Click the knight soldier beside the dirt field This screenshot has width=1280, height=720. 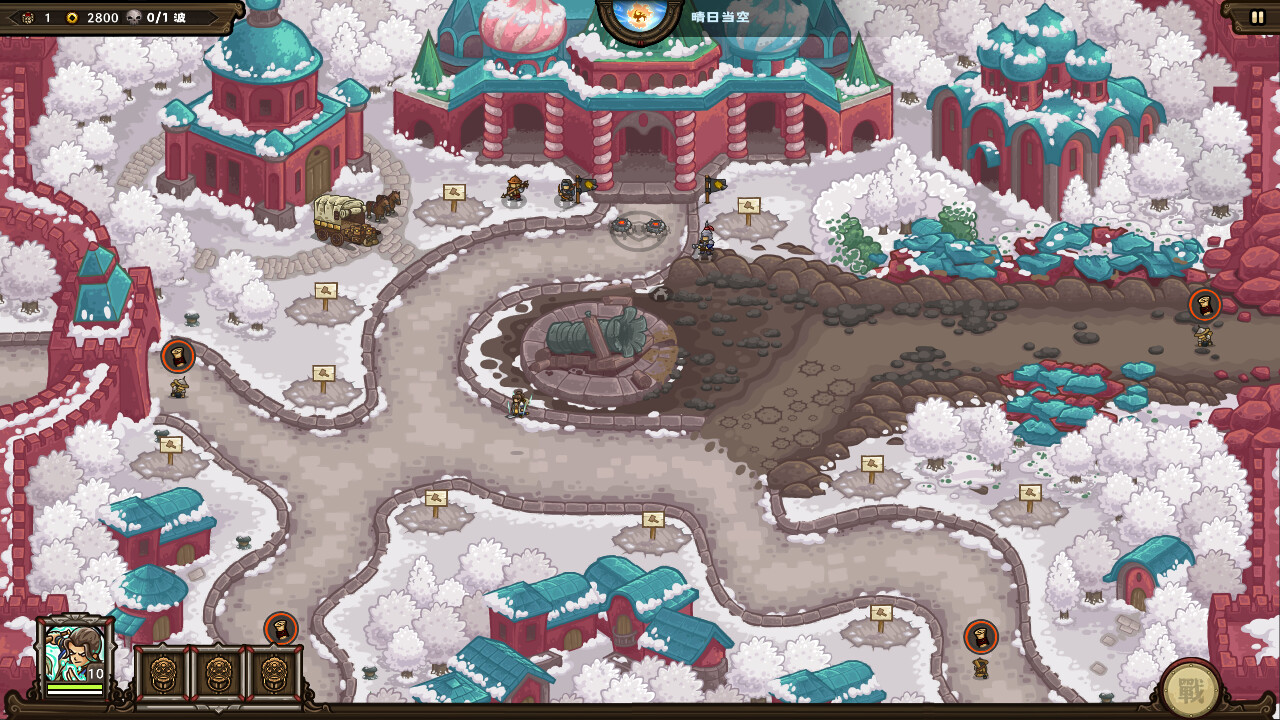click(704, 243)
